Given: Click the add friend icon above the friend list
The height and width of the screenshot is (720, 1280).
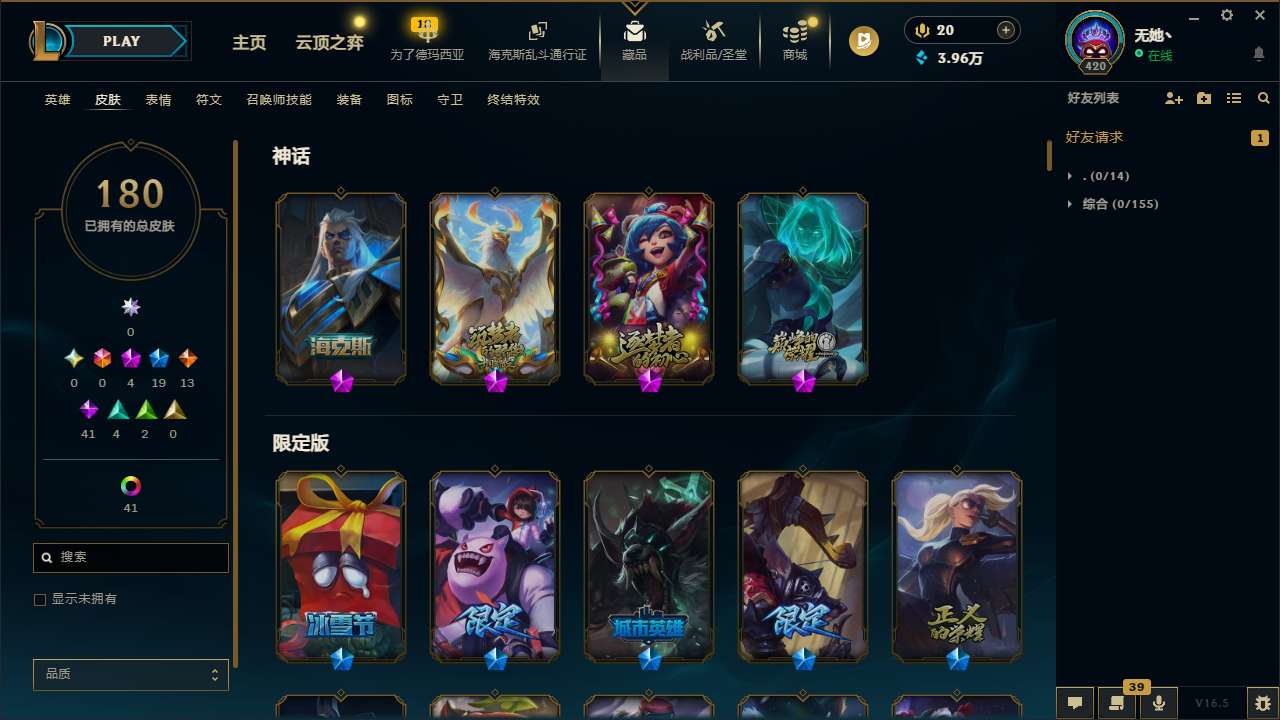Looking at the screenshot, I should pos(1172,98).
